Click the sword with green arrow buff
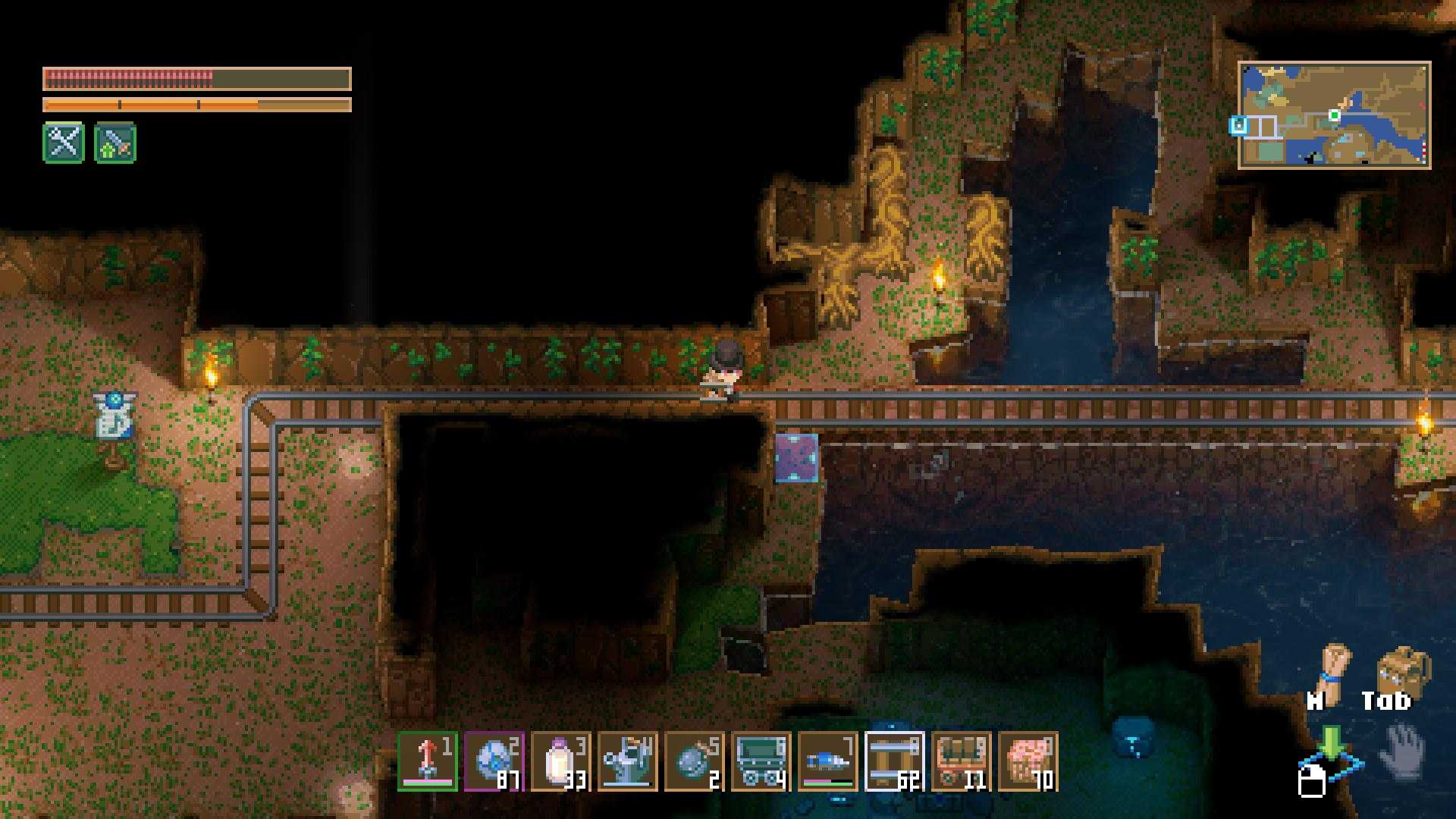 115,143
